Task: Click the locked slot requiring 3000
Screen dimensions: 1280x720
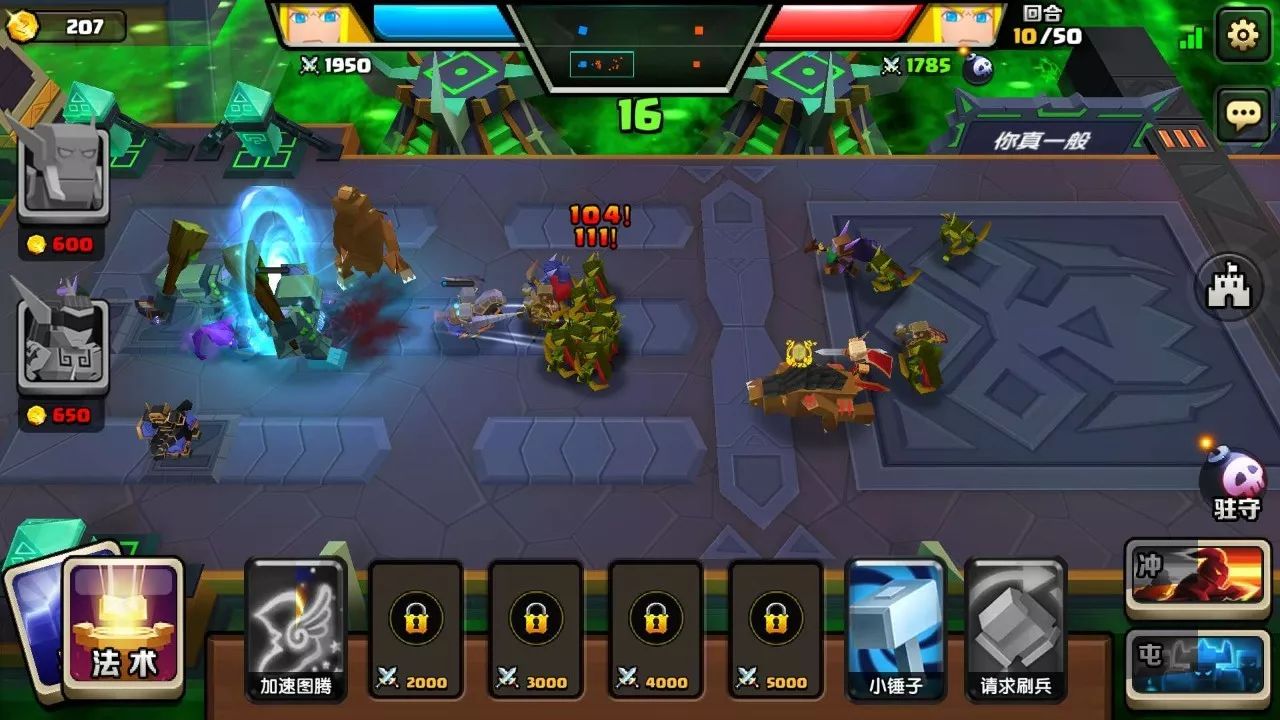Action: coord(536,628)
